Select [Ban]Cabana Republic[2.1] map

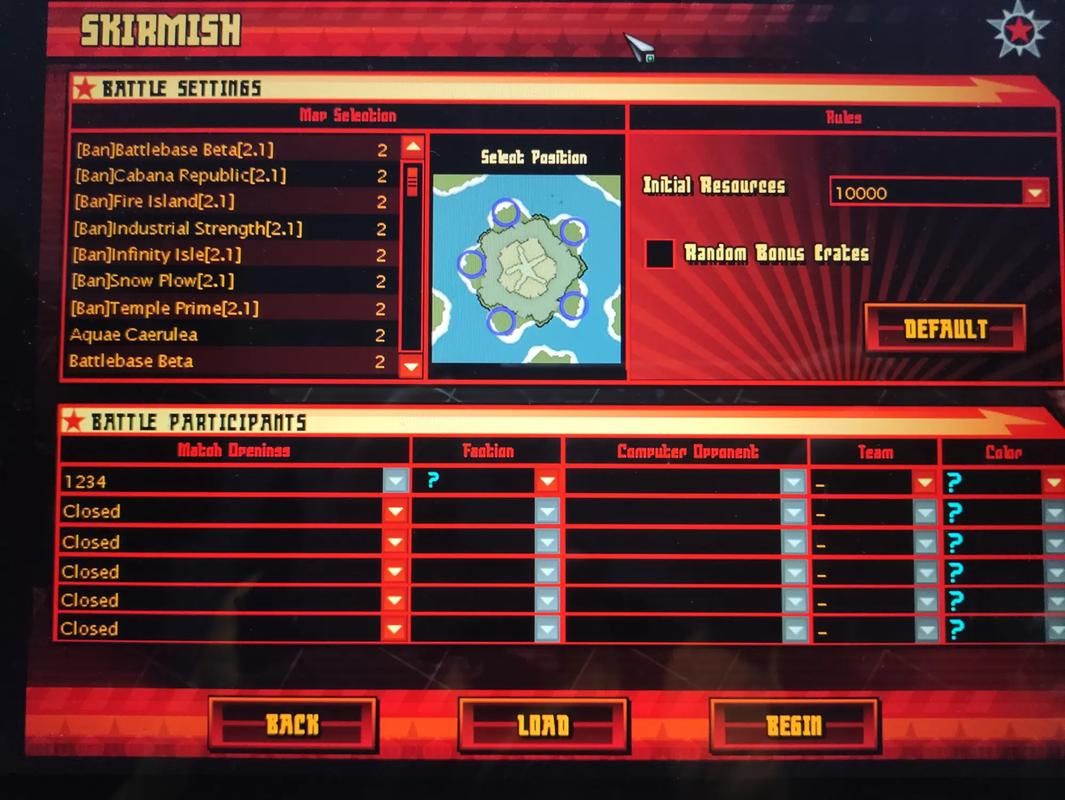(x=180, y=176)
